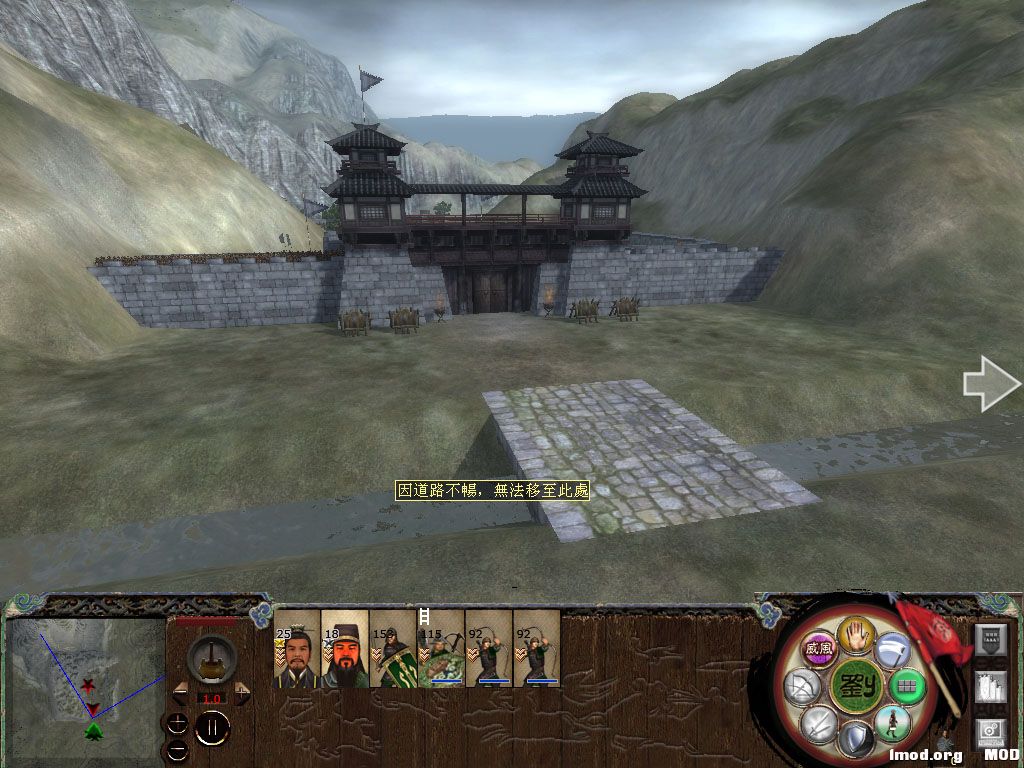Toggle guard mode shield icon
The width and height of the screenshot is (1024, 768).
click(x=856, y=739)
